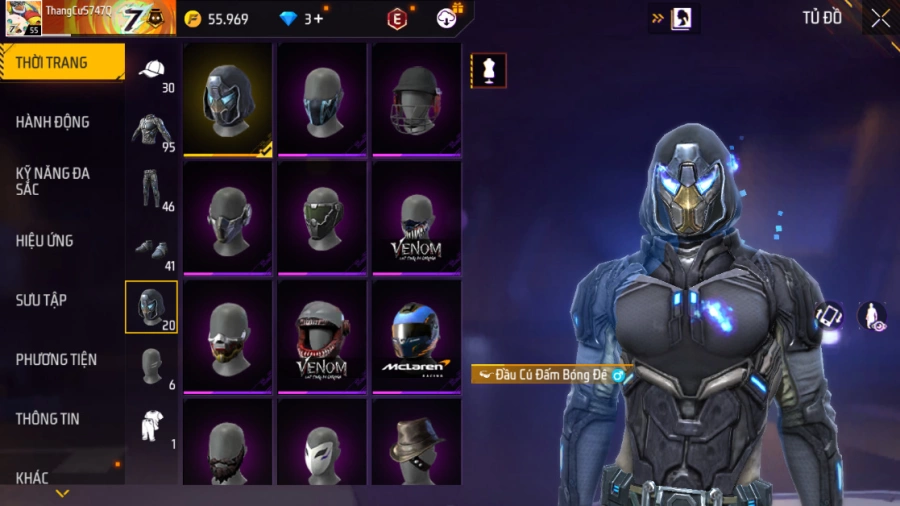This screenshot has width=900, height=506.
Task: Choose the jacket tops subcategory
Action: click(x=152, y=132)
